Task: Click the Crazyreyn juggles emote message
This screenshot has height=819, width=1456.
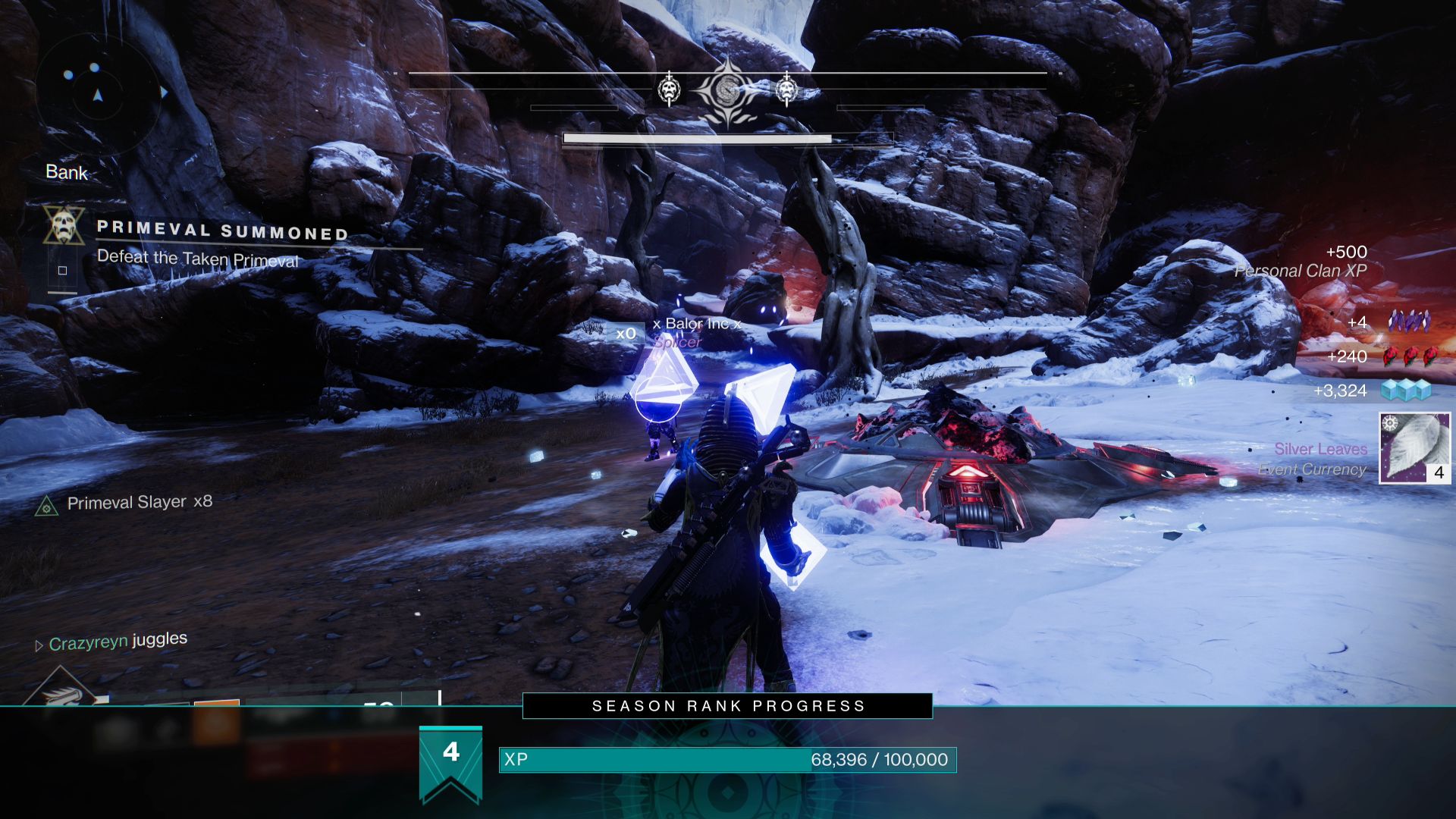Action: pyautogui.click(x=118, y=642)
